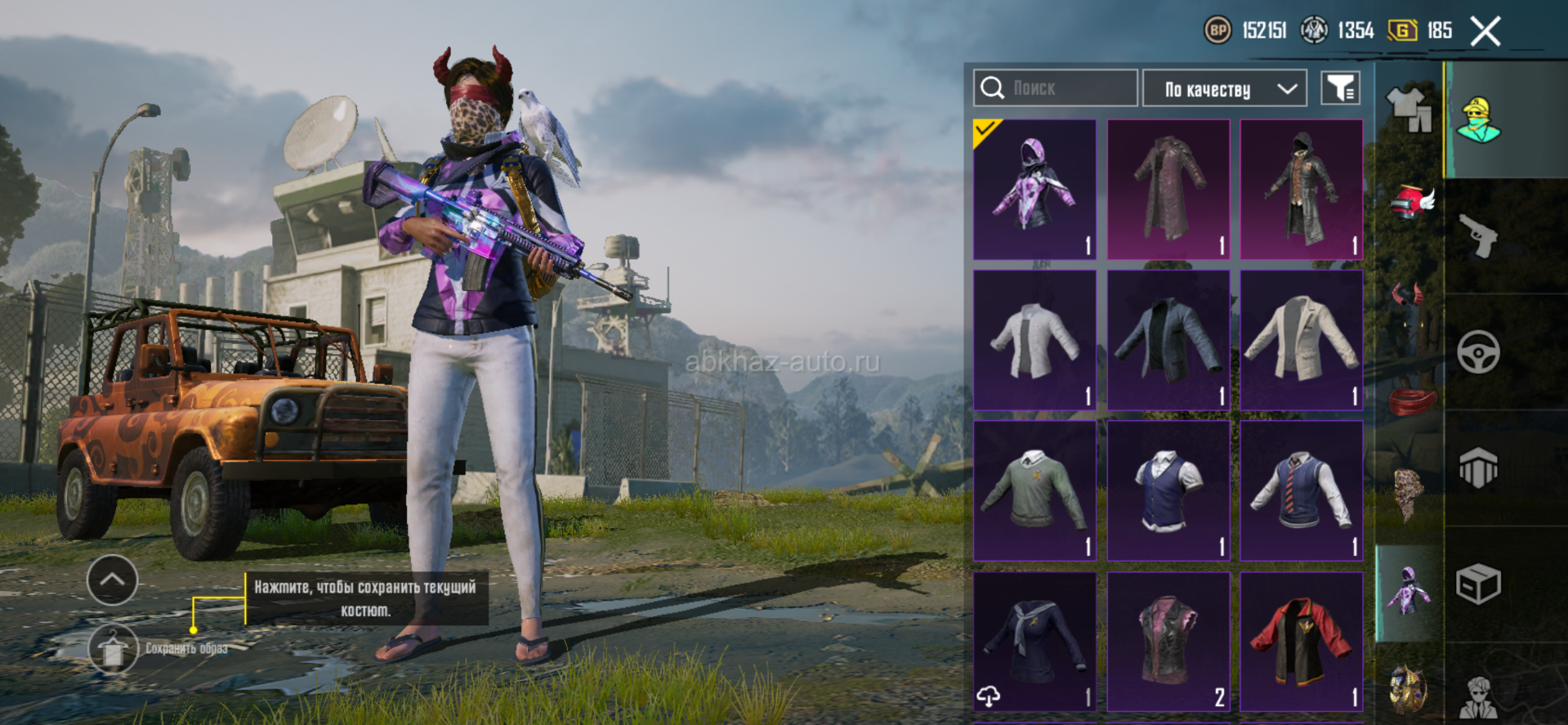Choose the dark sailor top with download icon

[x=1034, y=641]
